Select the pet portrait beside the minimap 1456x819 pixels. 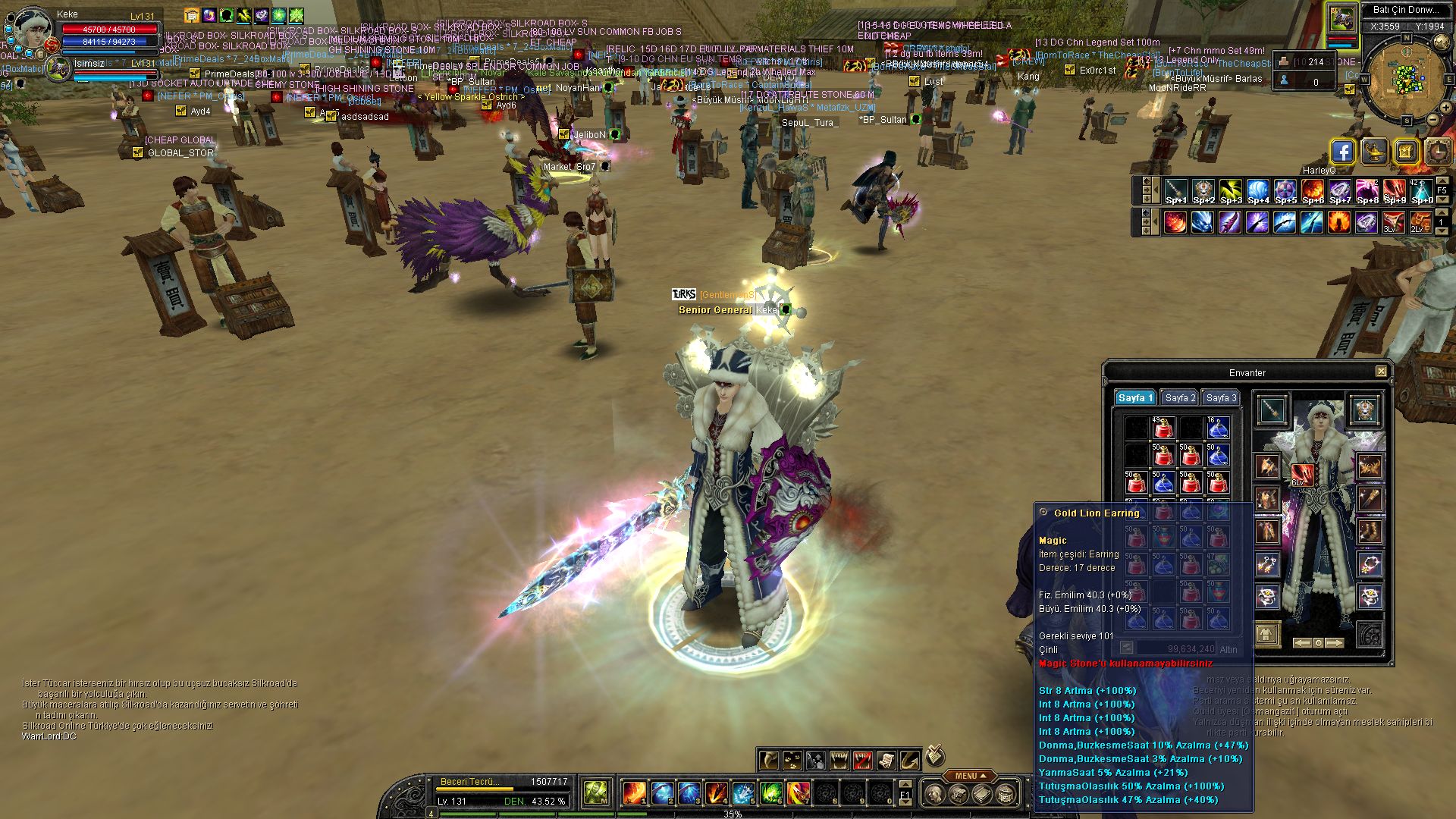(1341, 19)
